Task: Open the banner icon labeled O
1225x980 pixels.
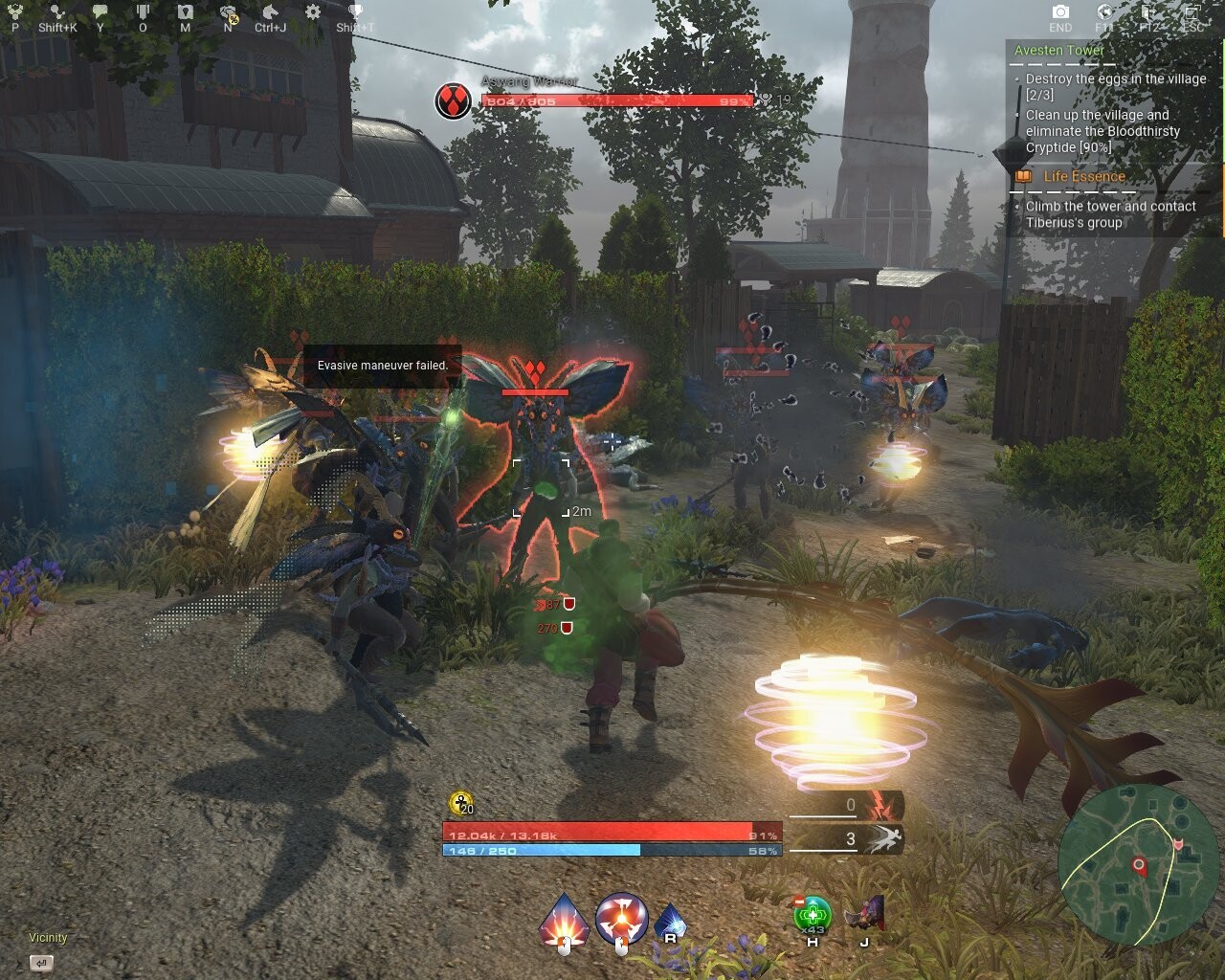Action: [x=143, y=12]
